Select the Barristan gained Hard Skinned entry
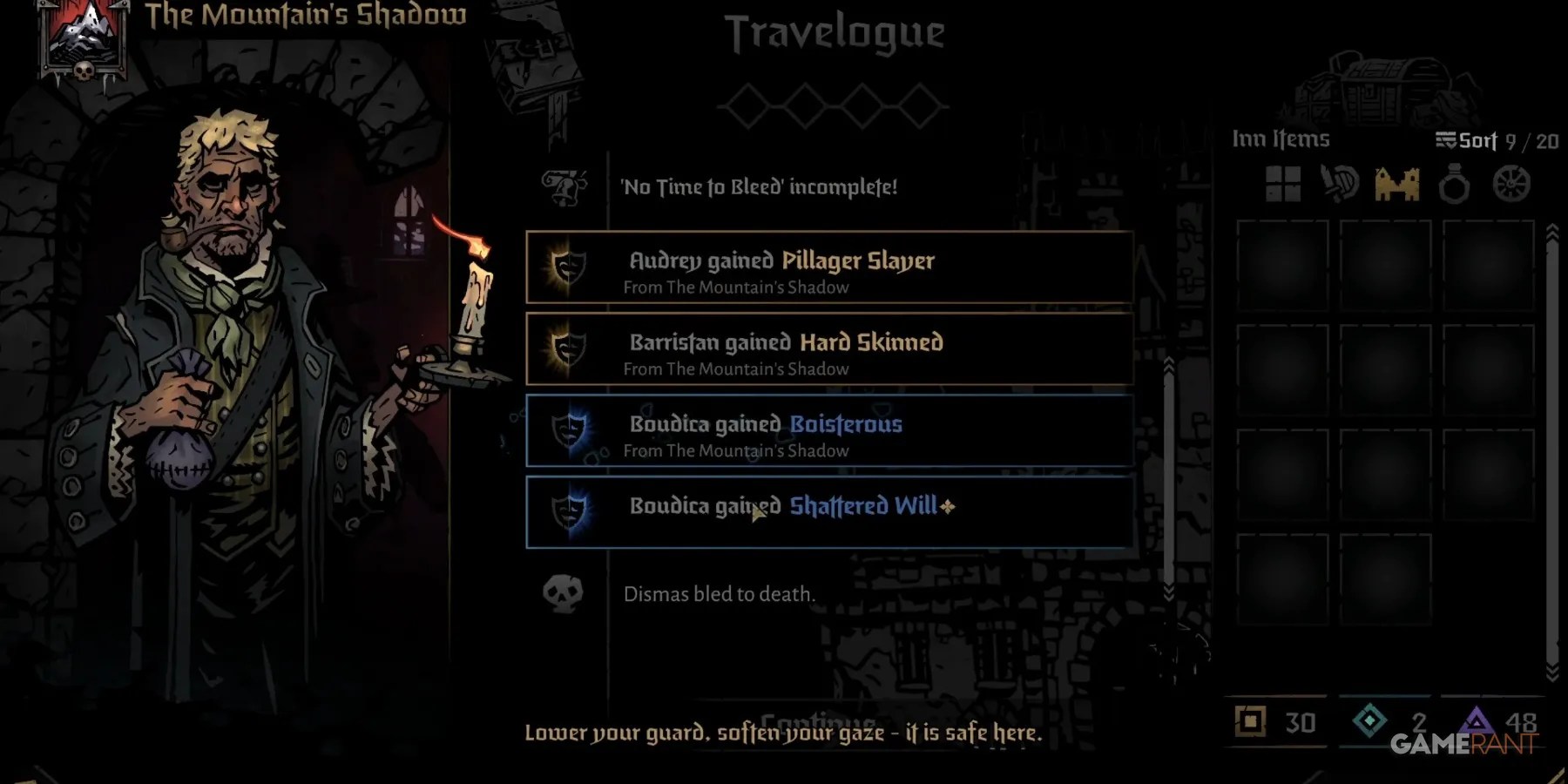Viewport: 1568px width, 784px height. pyautogui.click(x=829, y=349)
